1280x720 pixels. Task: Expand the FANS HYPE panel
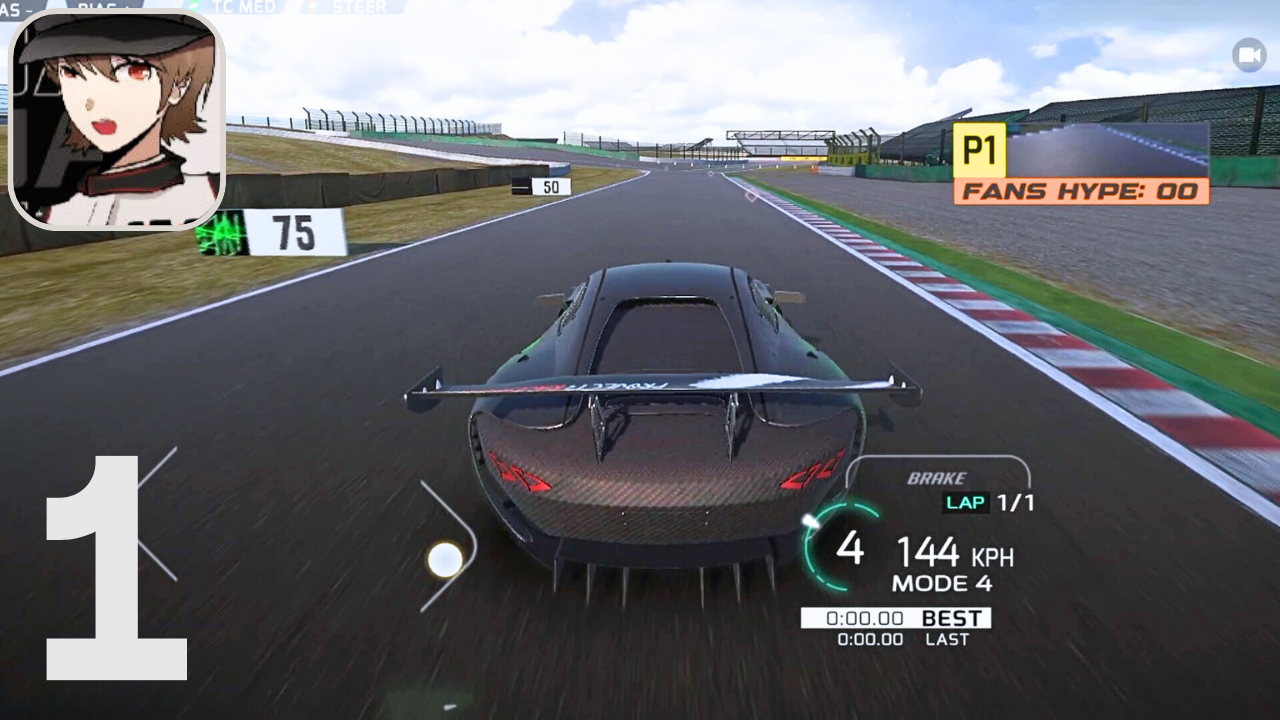pyautogui.click(x=1082, y=191)
